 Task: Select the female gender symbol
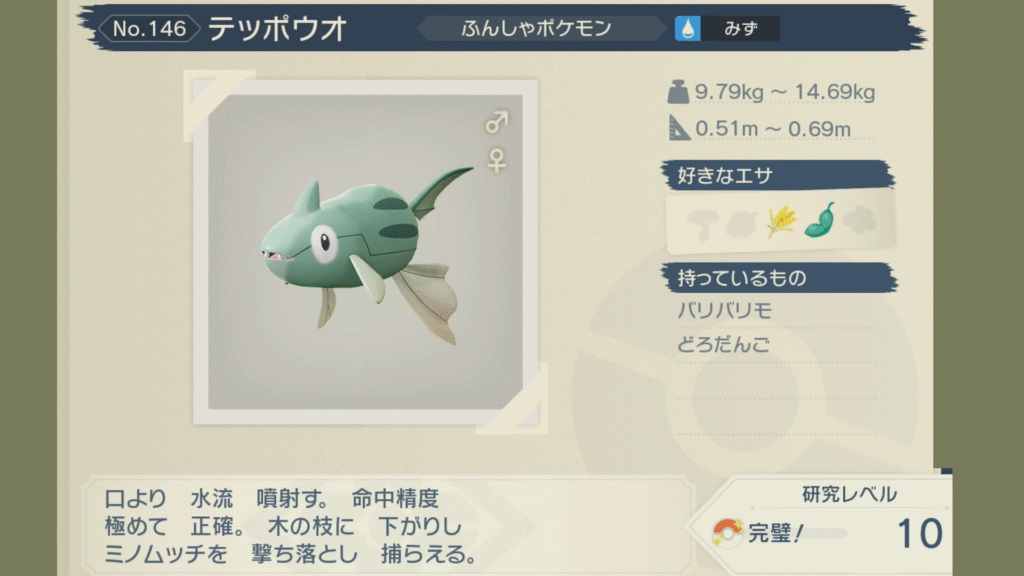(496, 160)
